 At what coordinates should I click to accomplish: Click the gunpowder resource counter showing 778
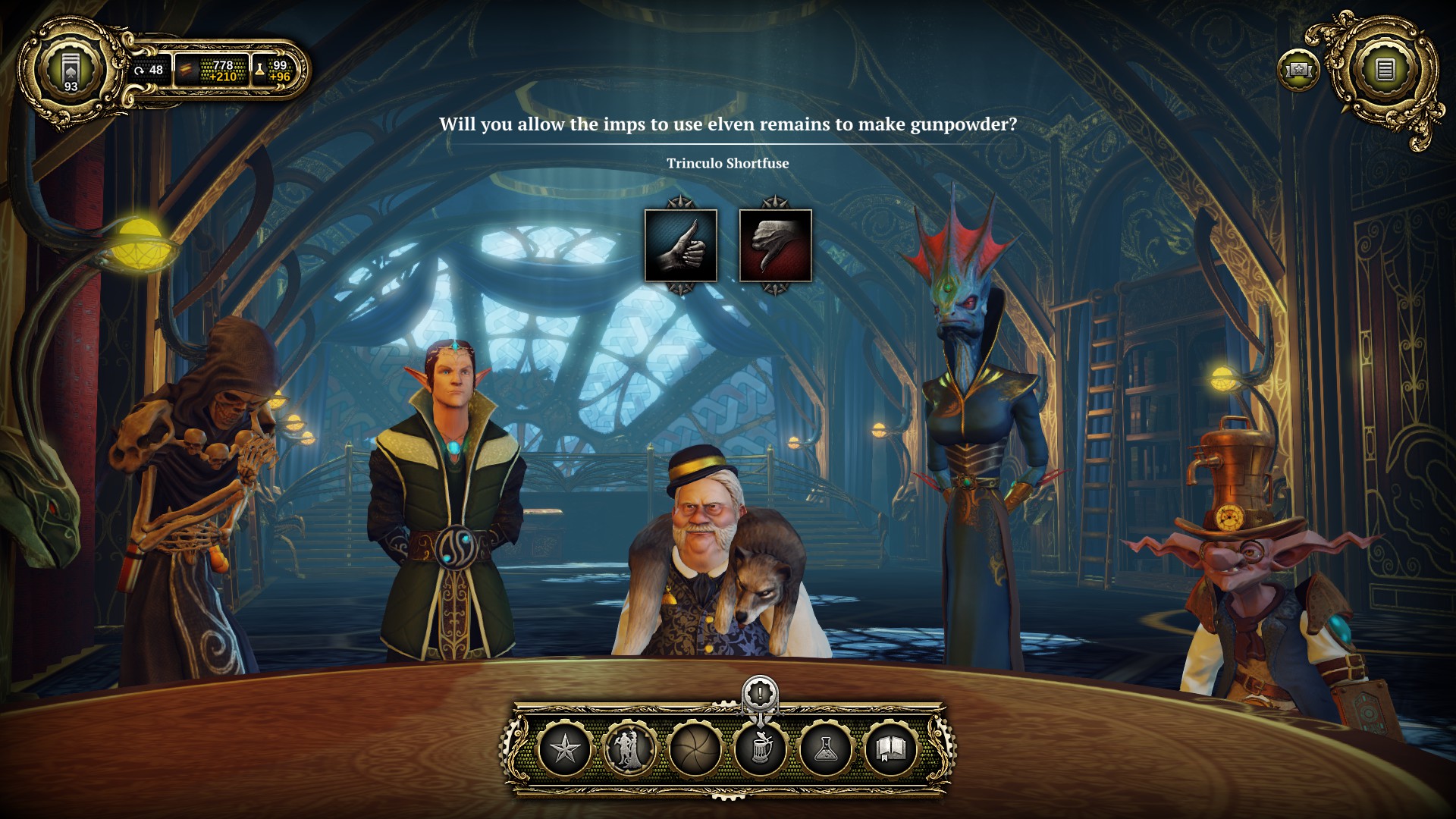211,71
